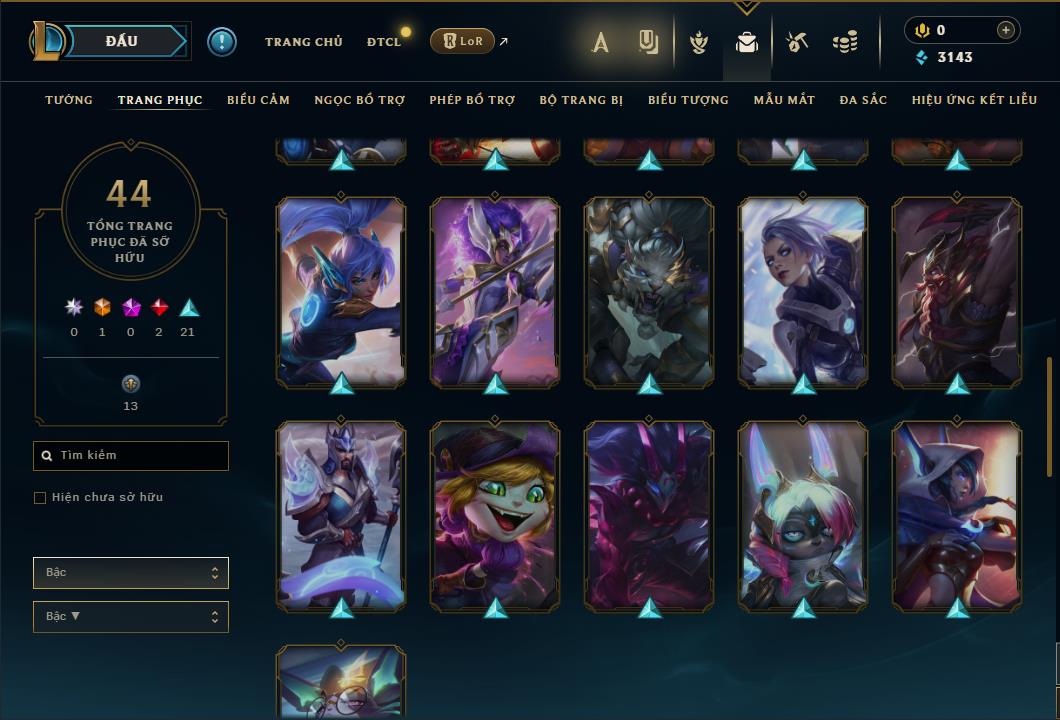Click the ĐẤU play button
Viewport: 1060px width, 720px height.
tap(122, 41)
